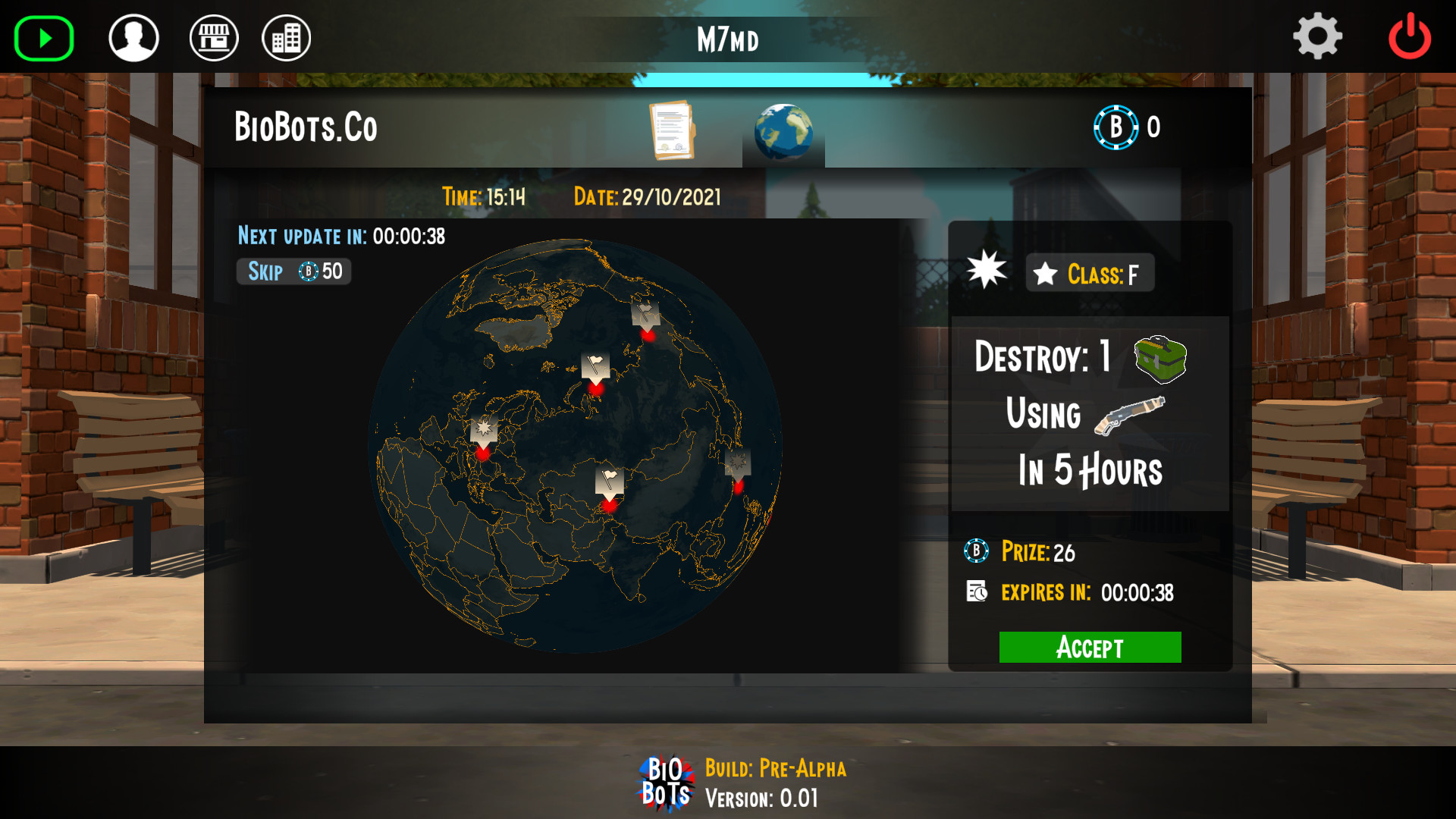Image resolution: width=1456 pixels, height=819 pixels.
Task: Select the shop icon
Action: [x=213, y=36]
